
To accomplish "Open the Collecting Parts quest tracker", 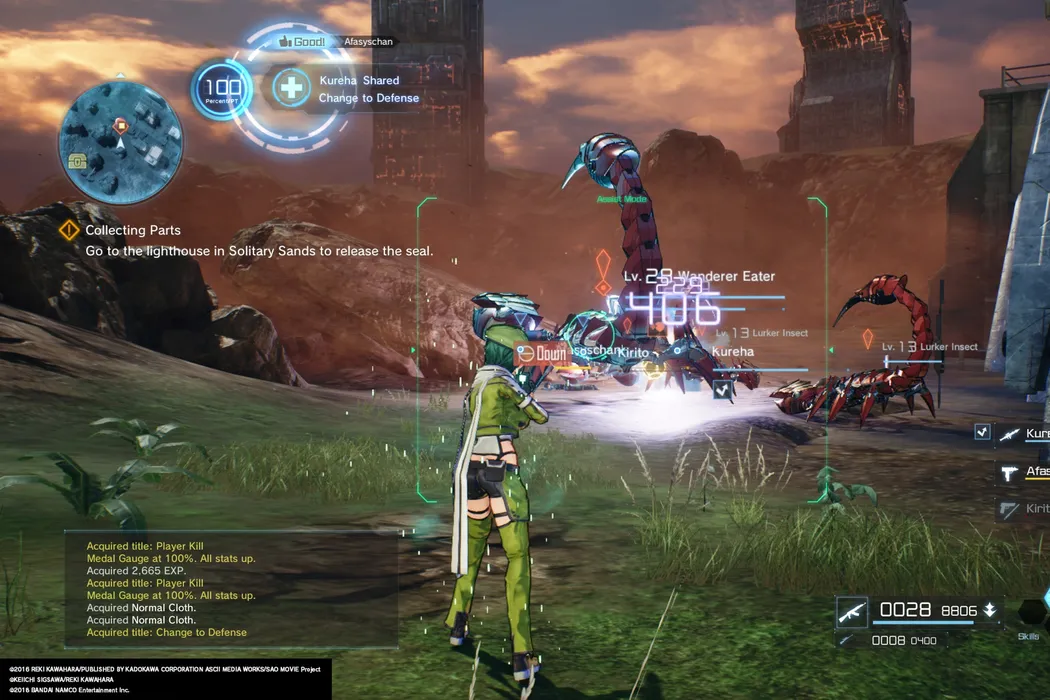I will [x=132, y=230].
